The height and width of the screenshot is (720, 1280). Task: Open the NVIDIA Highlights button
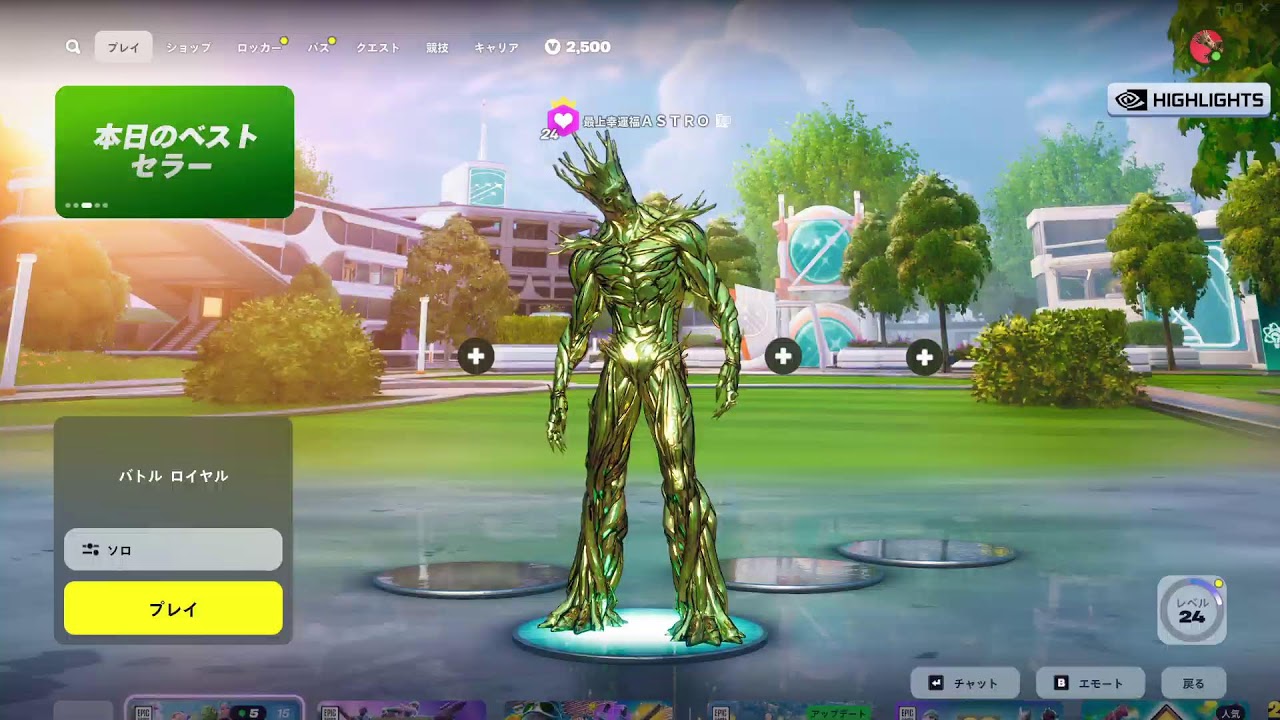(x=1189, y=100)
